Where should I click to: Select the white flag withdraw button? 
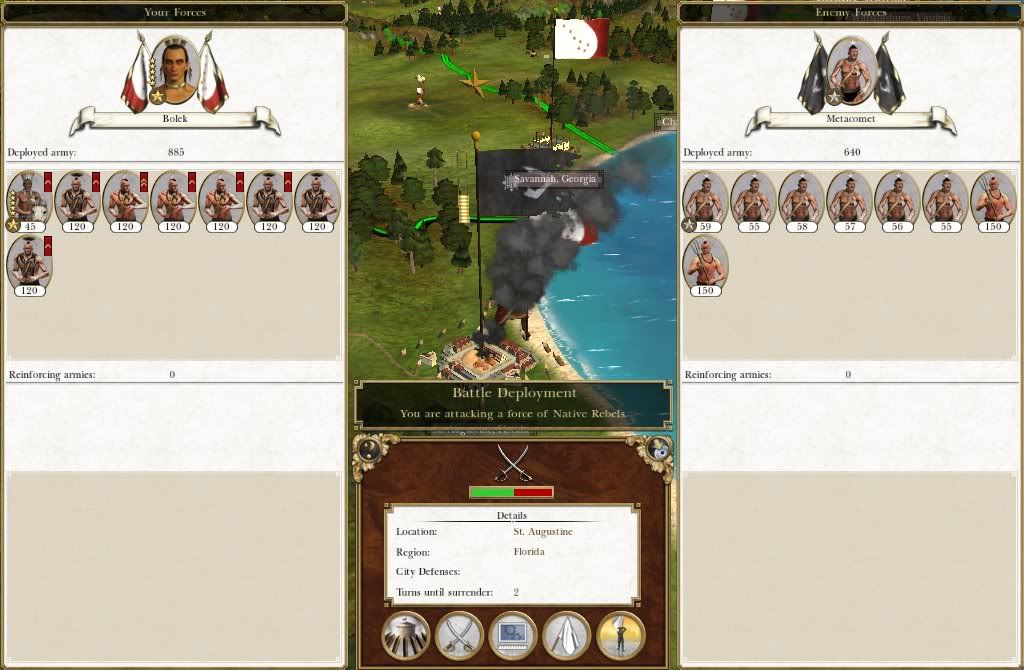567,636
